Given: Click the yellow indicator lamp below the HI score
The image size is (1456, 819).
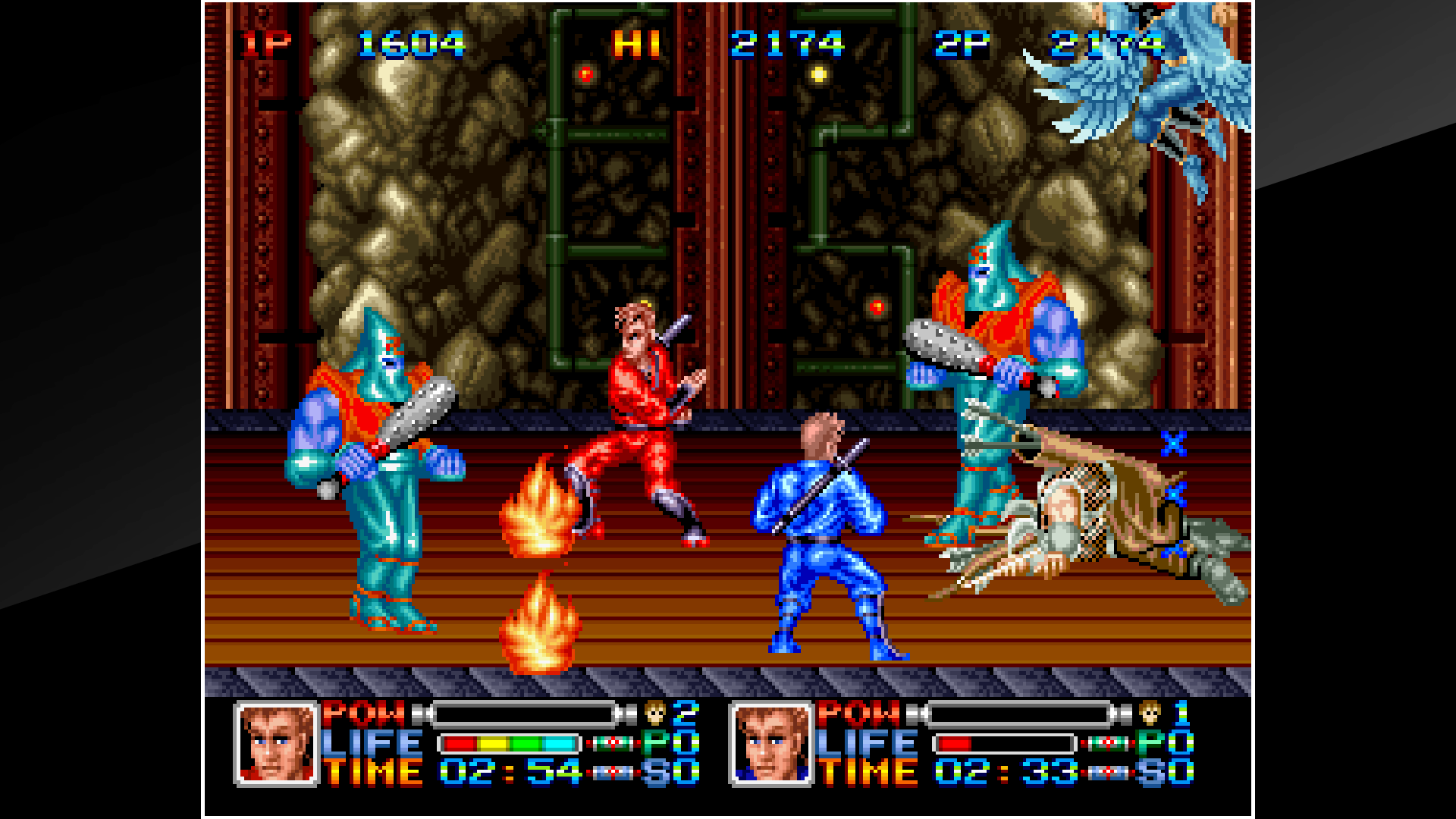Looking at the screenshot, I should click(819, 75).
